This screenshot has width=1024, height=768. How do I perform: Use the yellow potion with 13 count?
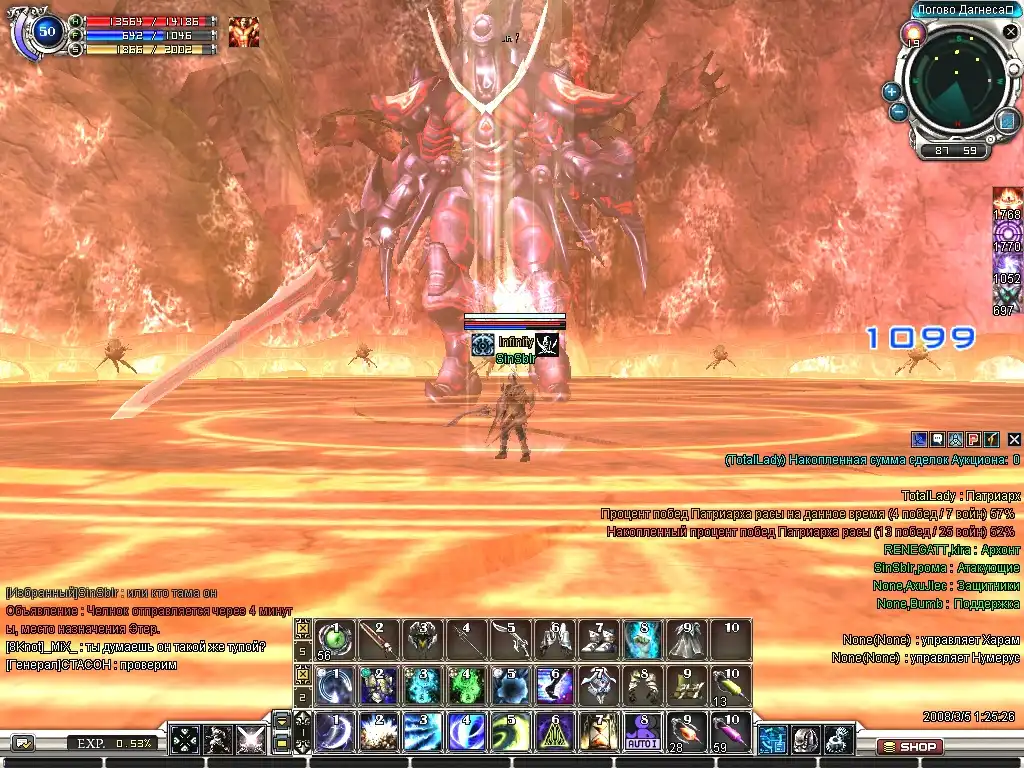[731, 685]
